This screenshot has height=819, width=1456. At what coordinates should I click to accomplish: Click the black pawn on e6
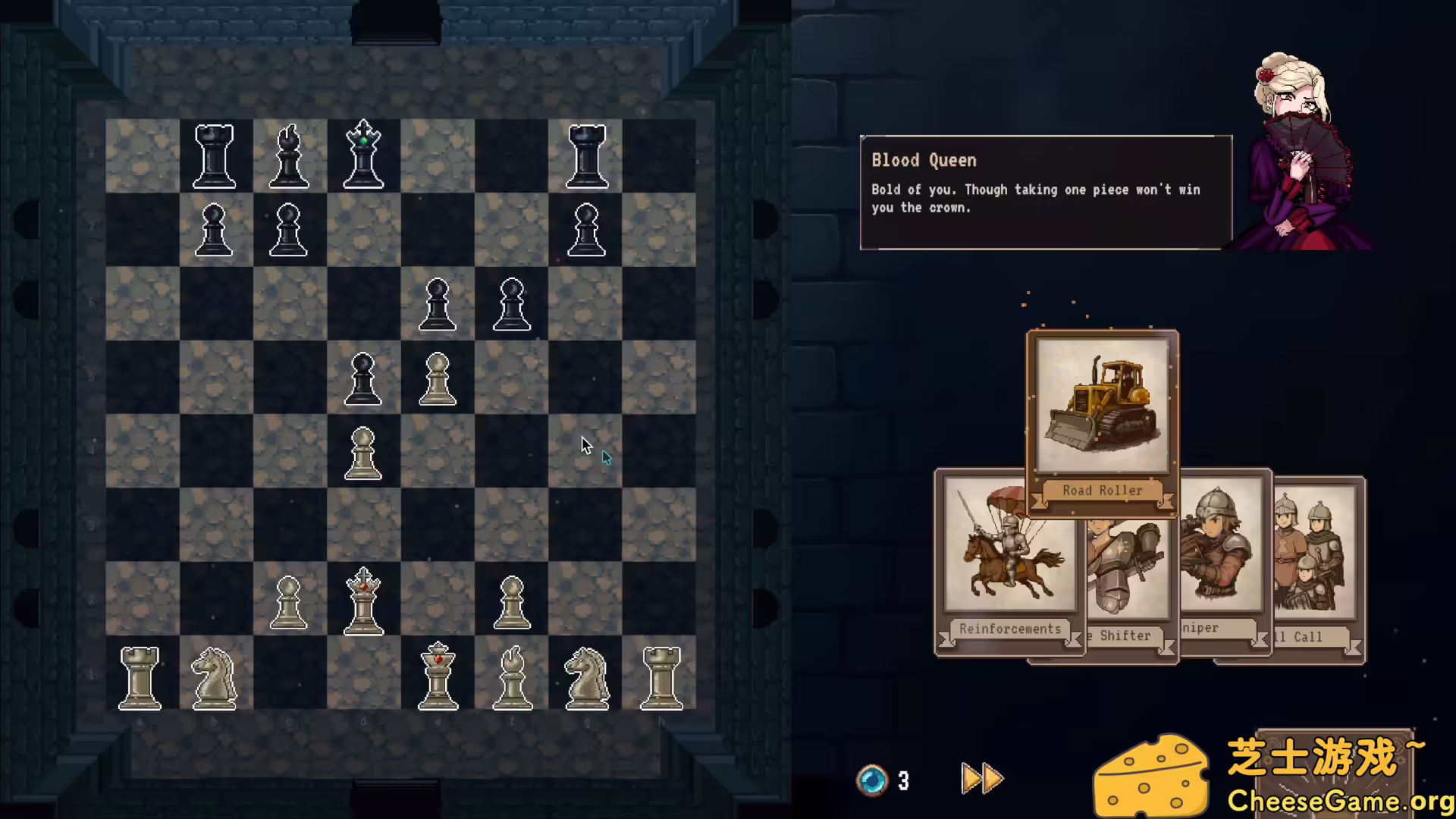437,303
